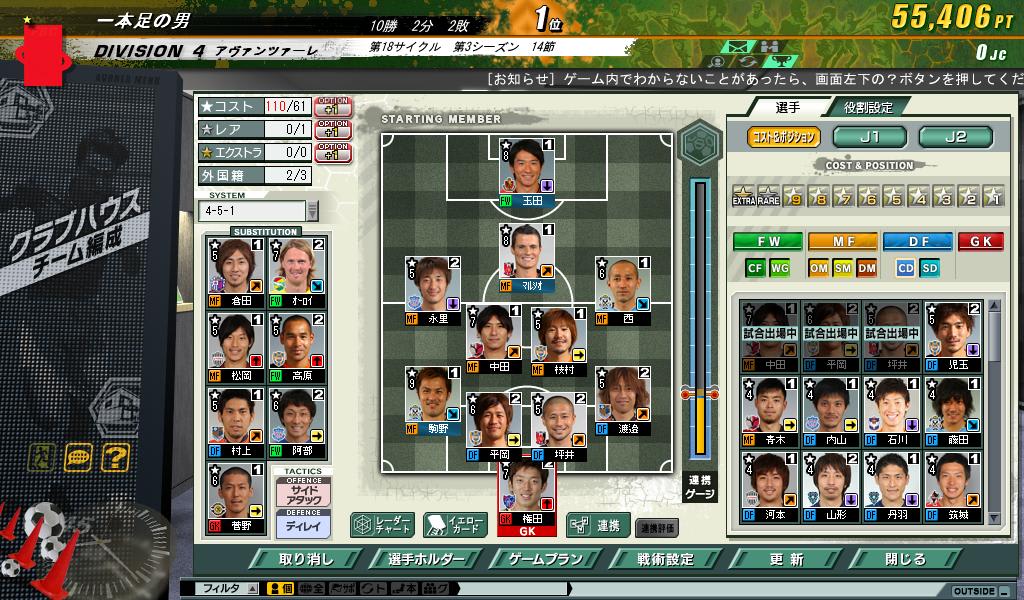This screenshot has height=600, width=1024.
Task: Filter players by MF position
Action: coord(842,241)
